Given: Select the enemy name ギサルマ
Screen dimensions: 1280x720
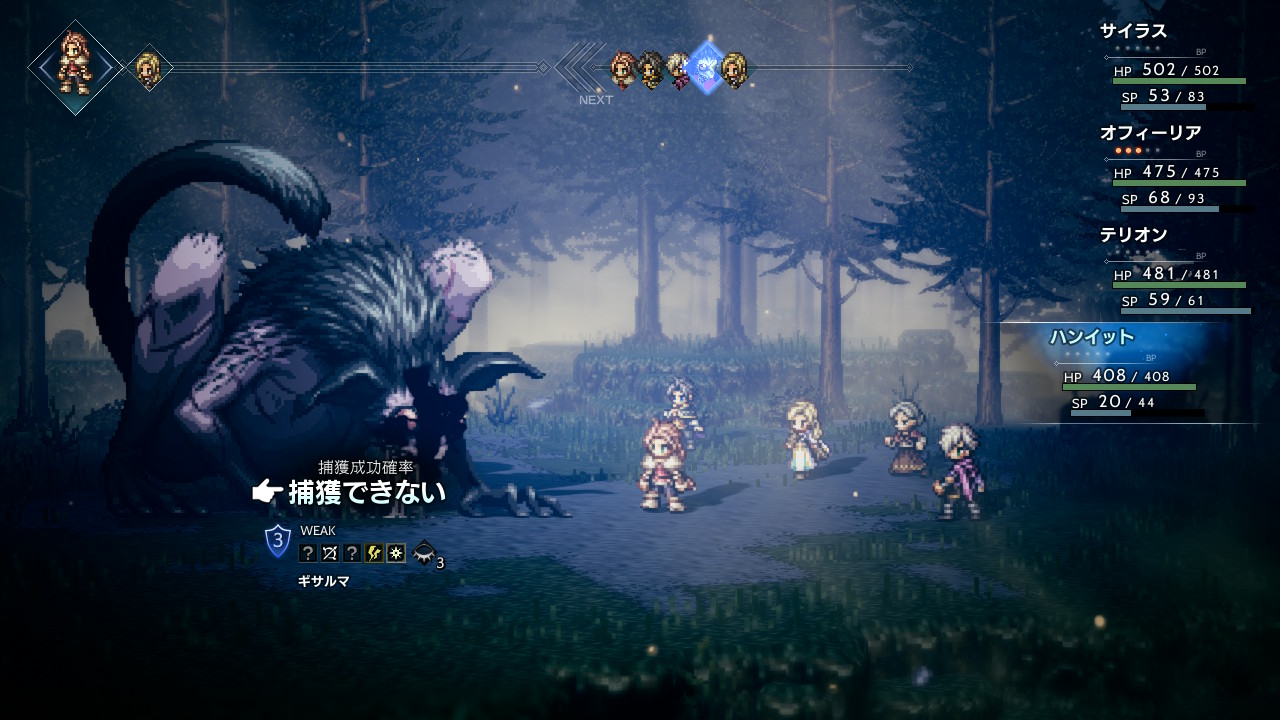Looking at the screenshot, I should click(323, 581).
